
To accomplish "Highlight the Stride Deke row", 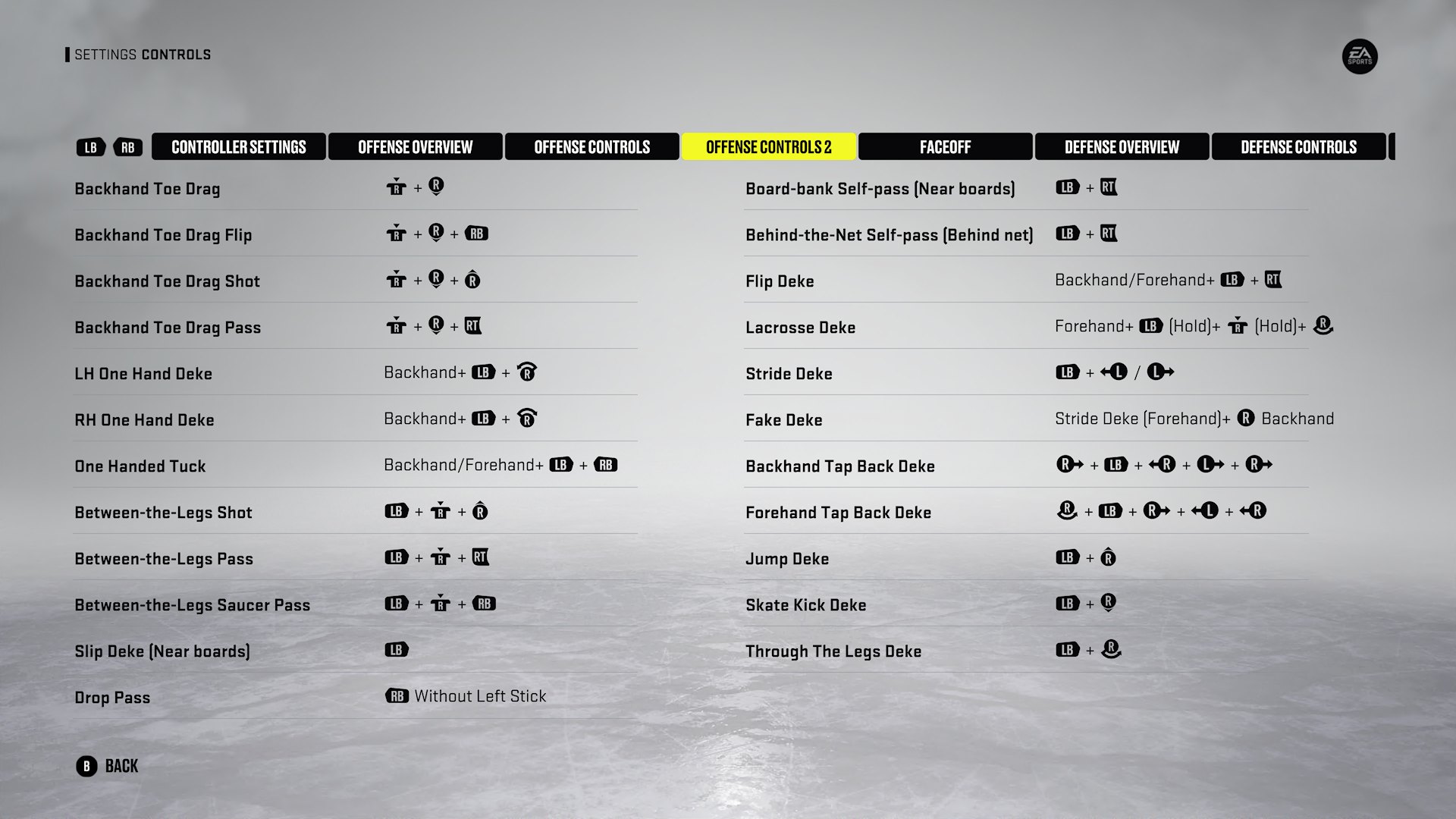I will 789,374.
